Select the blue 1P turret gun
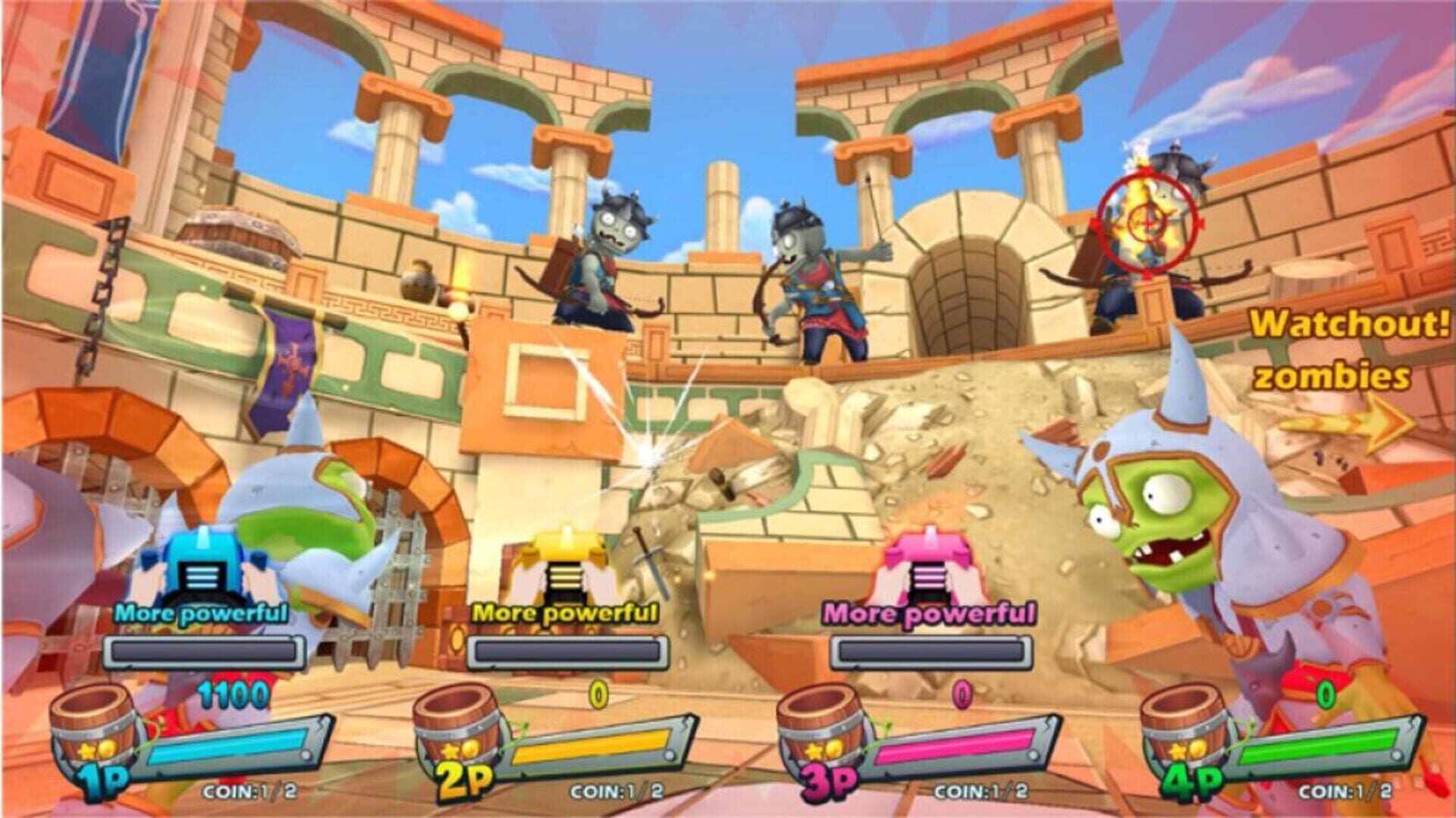This screenshot has width=1456, height=818. point(205,565)
